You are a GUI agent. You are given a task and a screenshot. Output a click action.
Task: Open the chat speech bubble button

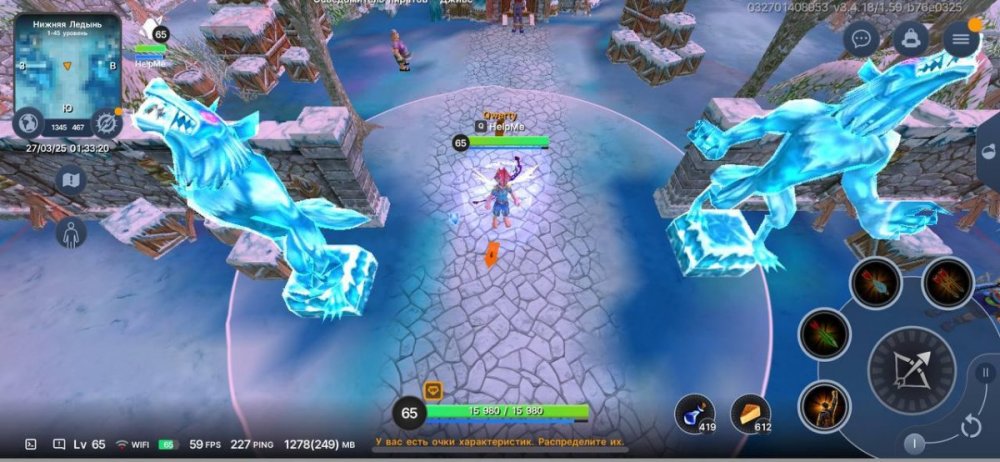coord(861,39)
